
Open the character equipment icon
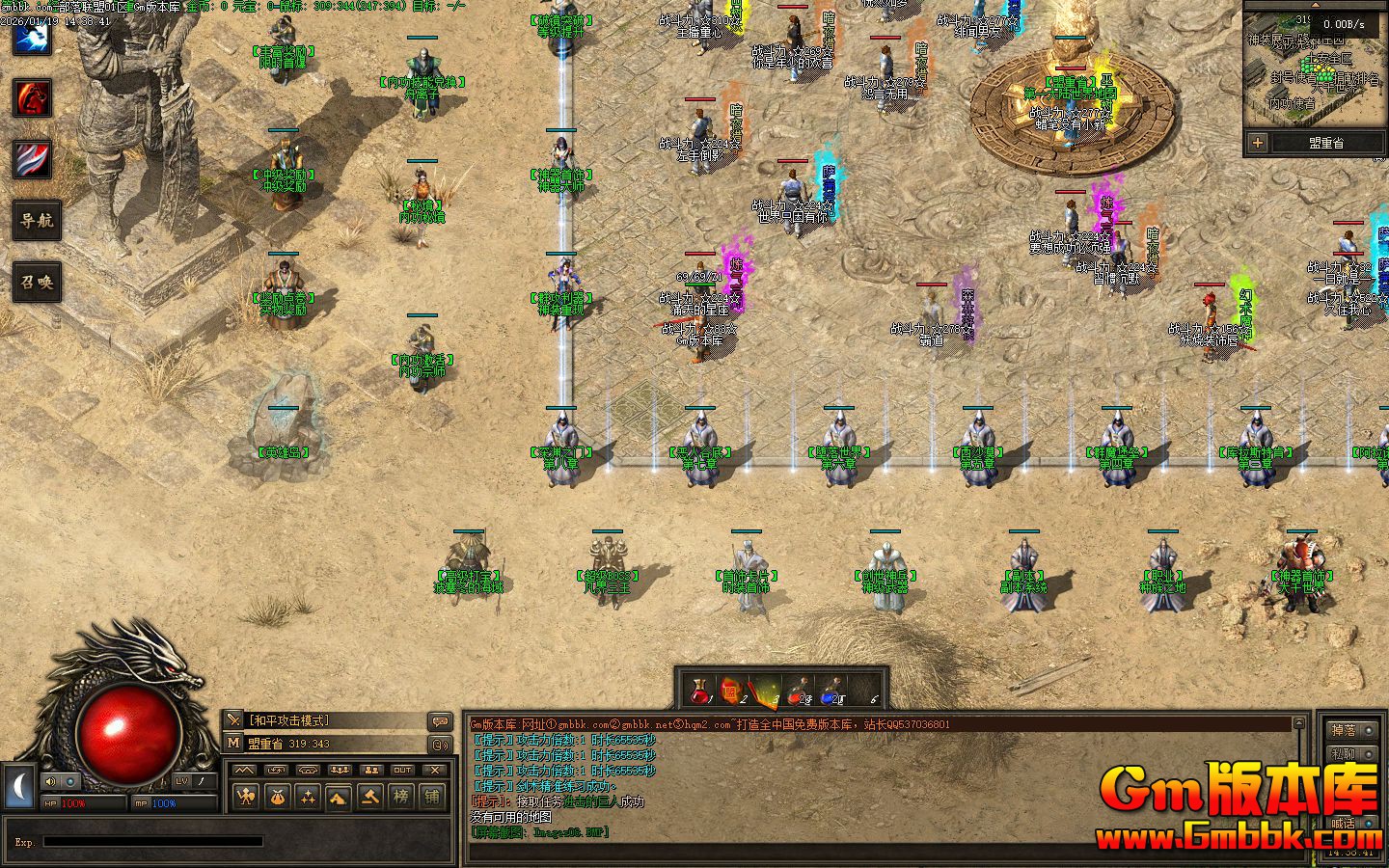click(x=247, y=797)
